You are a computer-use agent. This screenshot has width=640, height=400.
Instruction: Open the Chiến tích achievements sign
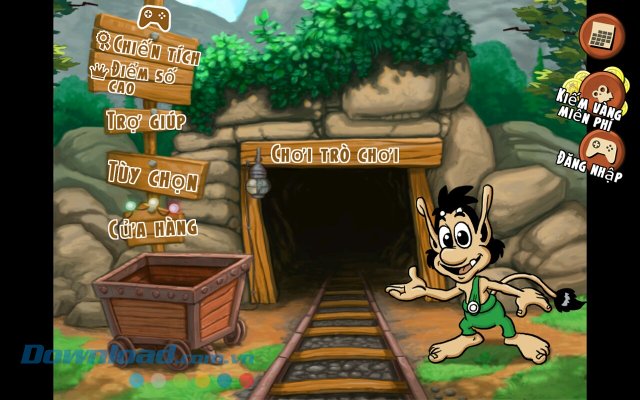click(x=147, y=46)
